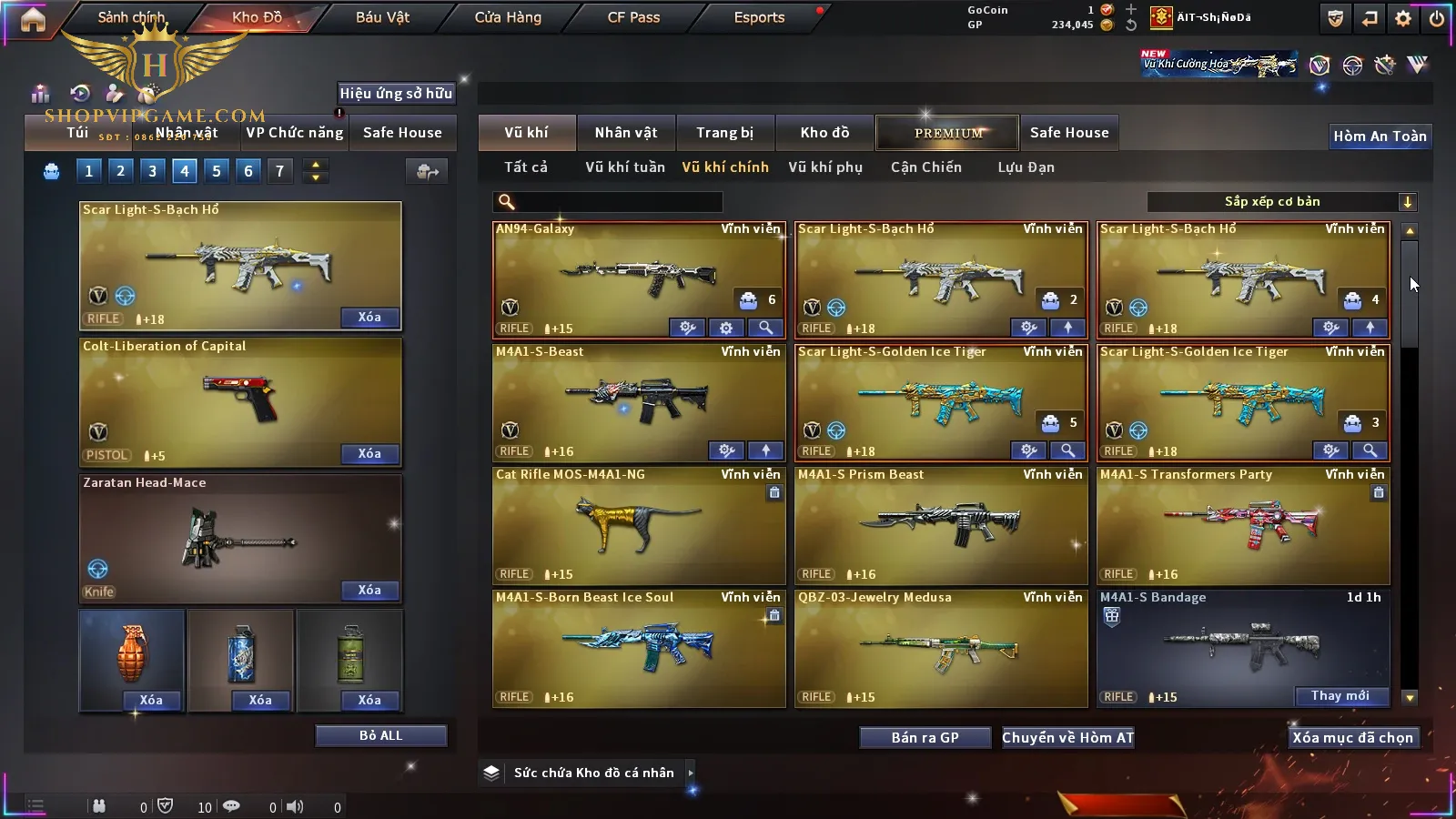
Task: Renew M4A1-S Bandage with Thay mới
Action: click(x=1340, y=696)
